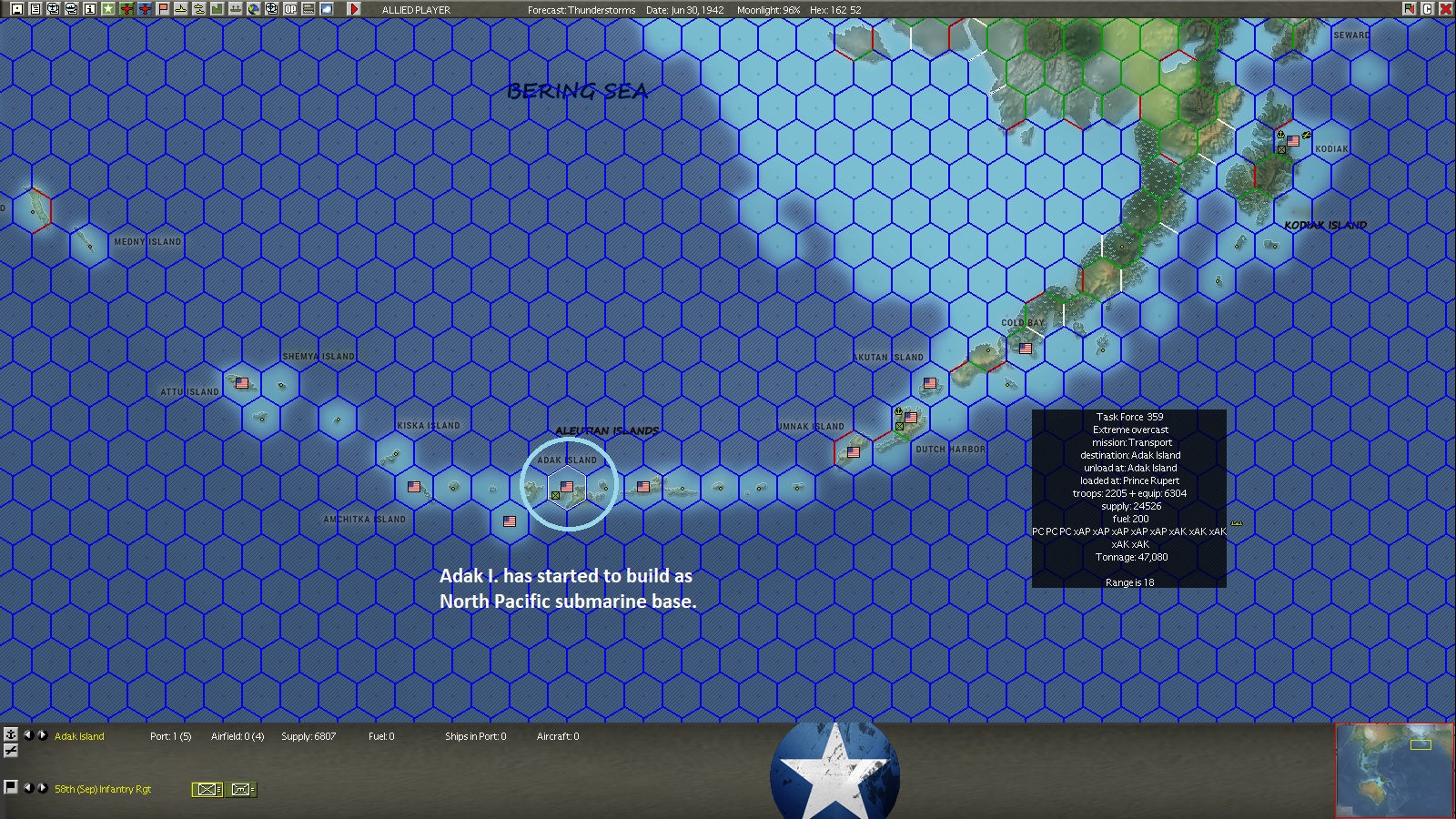Click the next-base arrow beside Adak Island
Viewport: 1456px width, 819px height.
(x=41, y=737)
